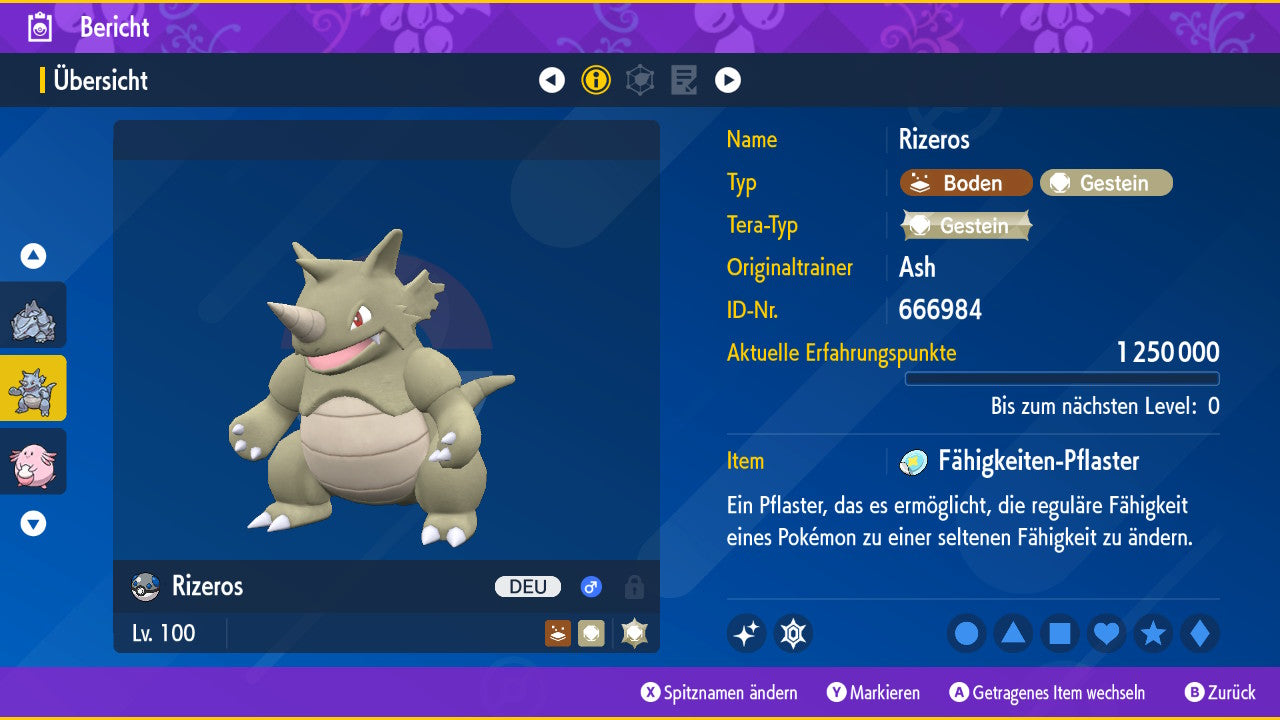
Task: Toggle the heart marking
Action: click(x=1106, y=633)
